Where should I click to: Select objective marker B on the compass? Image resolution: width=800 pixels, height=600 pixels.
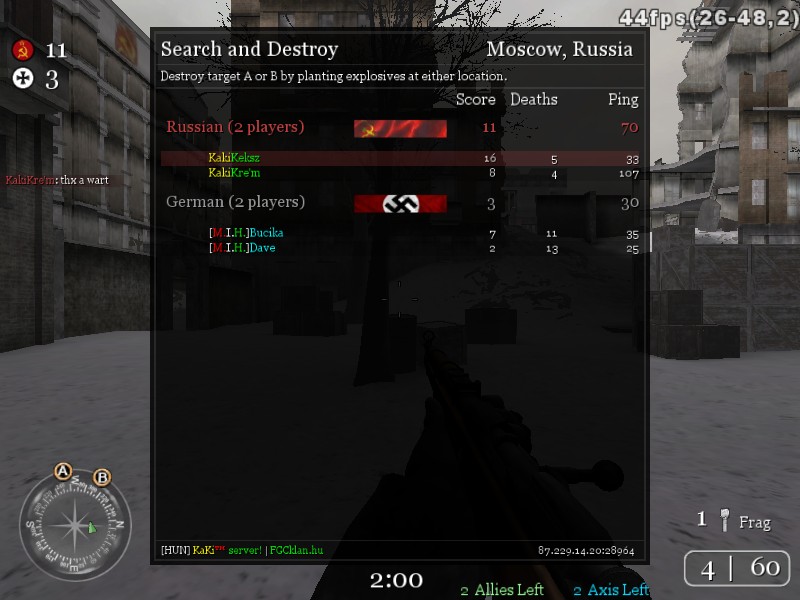102,478
